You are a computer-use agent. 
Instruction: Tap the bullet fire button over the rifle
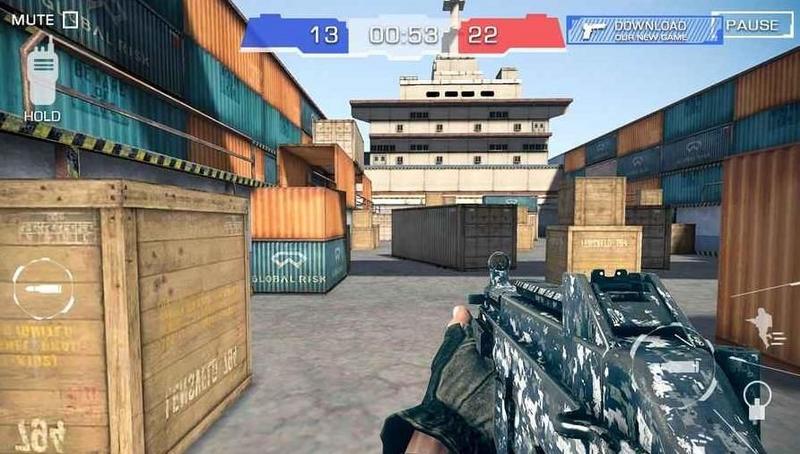672,367
